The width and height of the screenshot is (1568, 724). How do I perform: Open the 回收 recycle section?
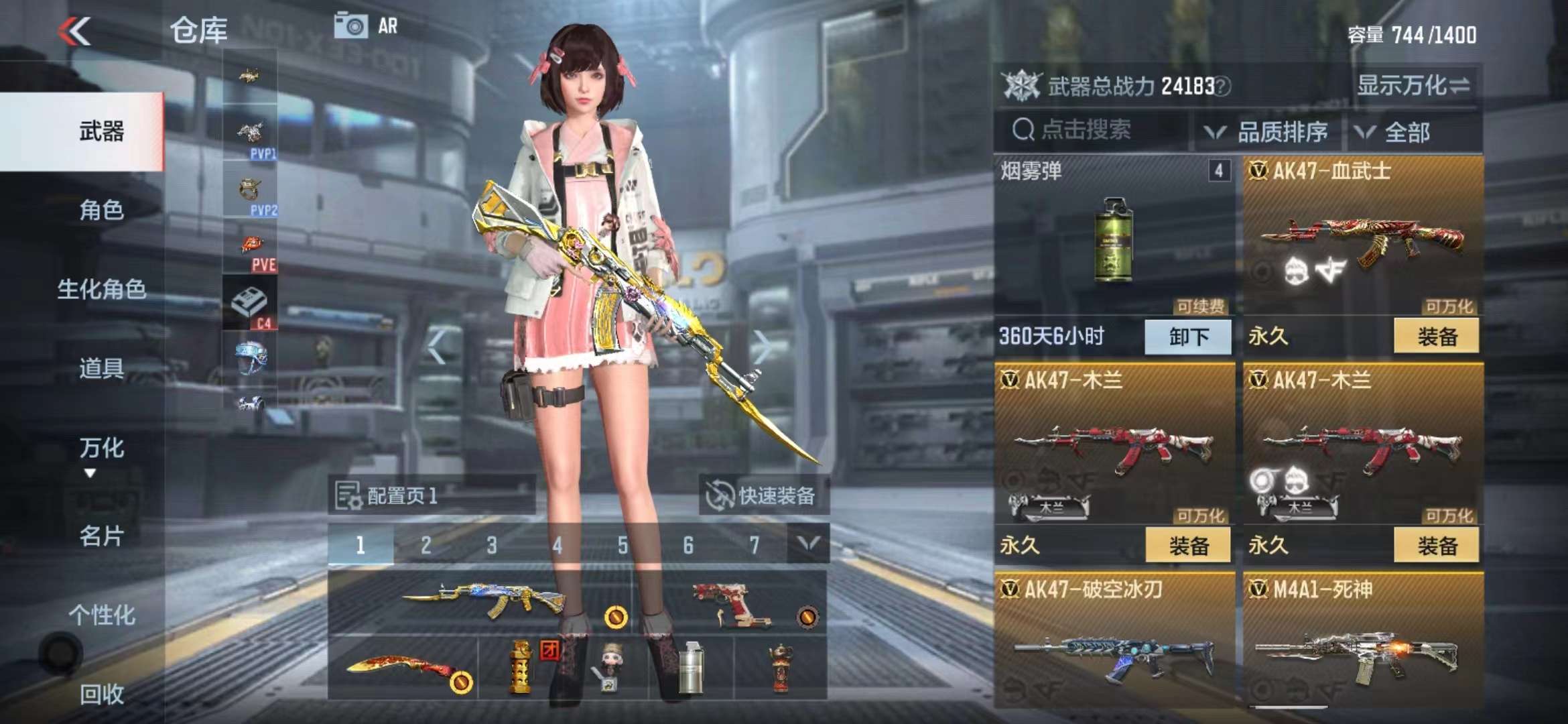pos(101,694)
